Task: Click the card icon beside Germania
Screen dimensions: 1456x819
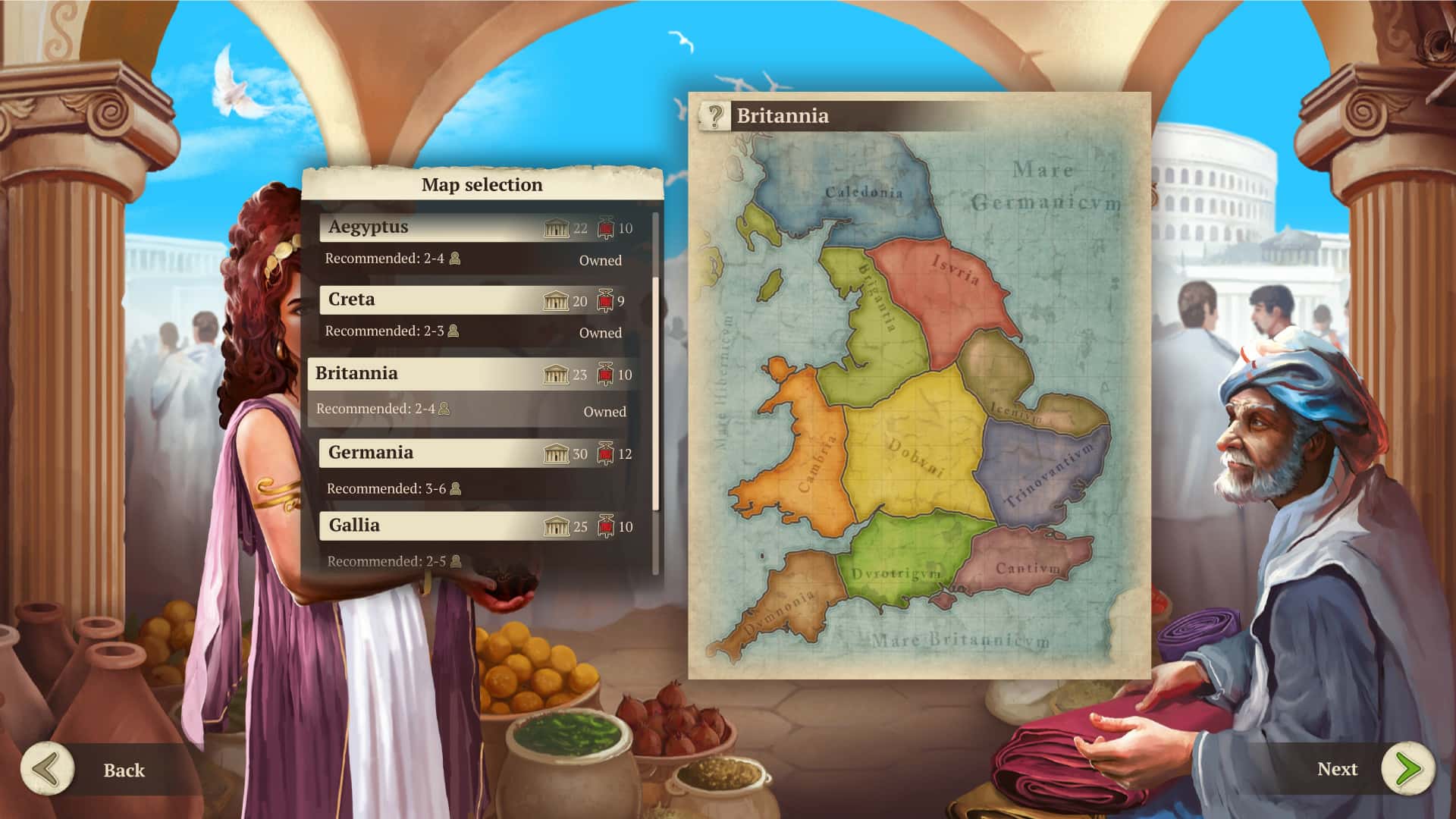Action: pyautogui.click(x=604, y=453)
